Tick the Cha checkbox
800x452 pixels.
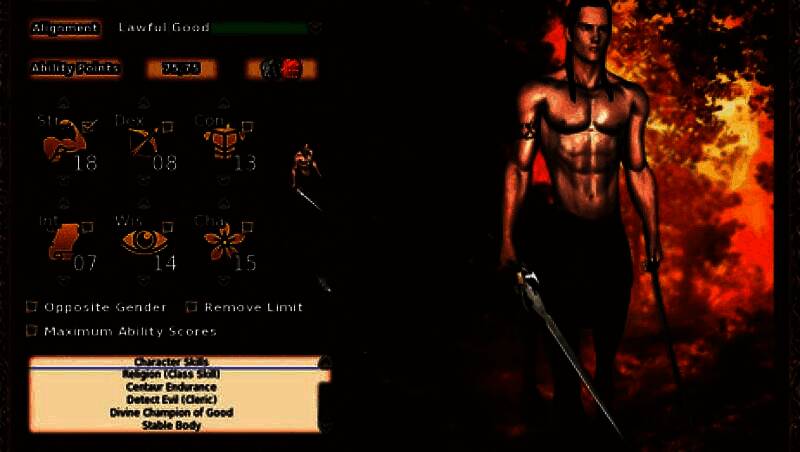point(247,227)
